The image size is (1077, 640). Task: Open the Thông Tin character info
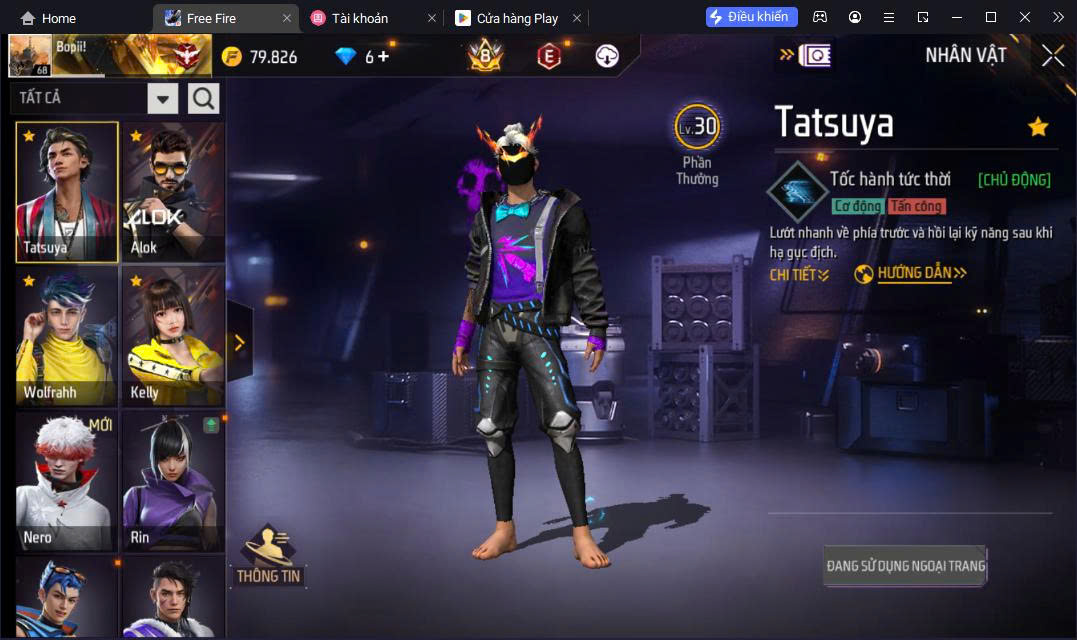268,556
